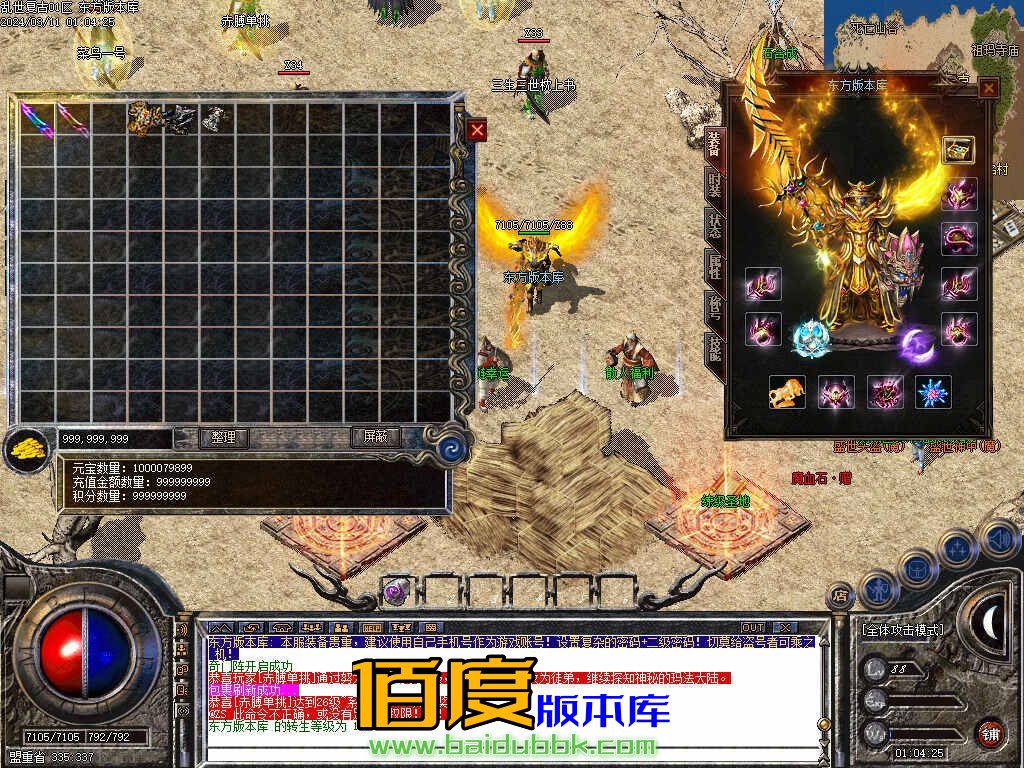Click the 屏蔽 button in the bag
Viewport: 1024px width, 768px height.
(x=375, y=437)
